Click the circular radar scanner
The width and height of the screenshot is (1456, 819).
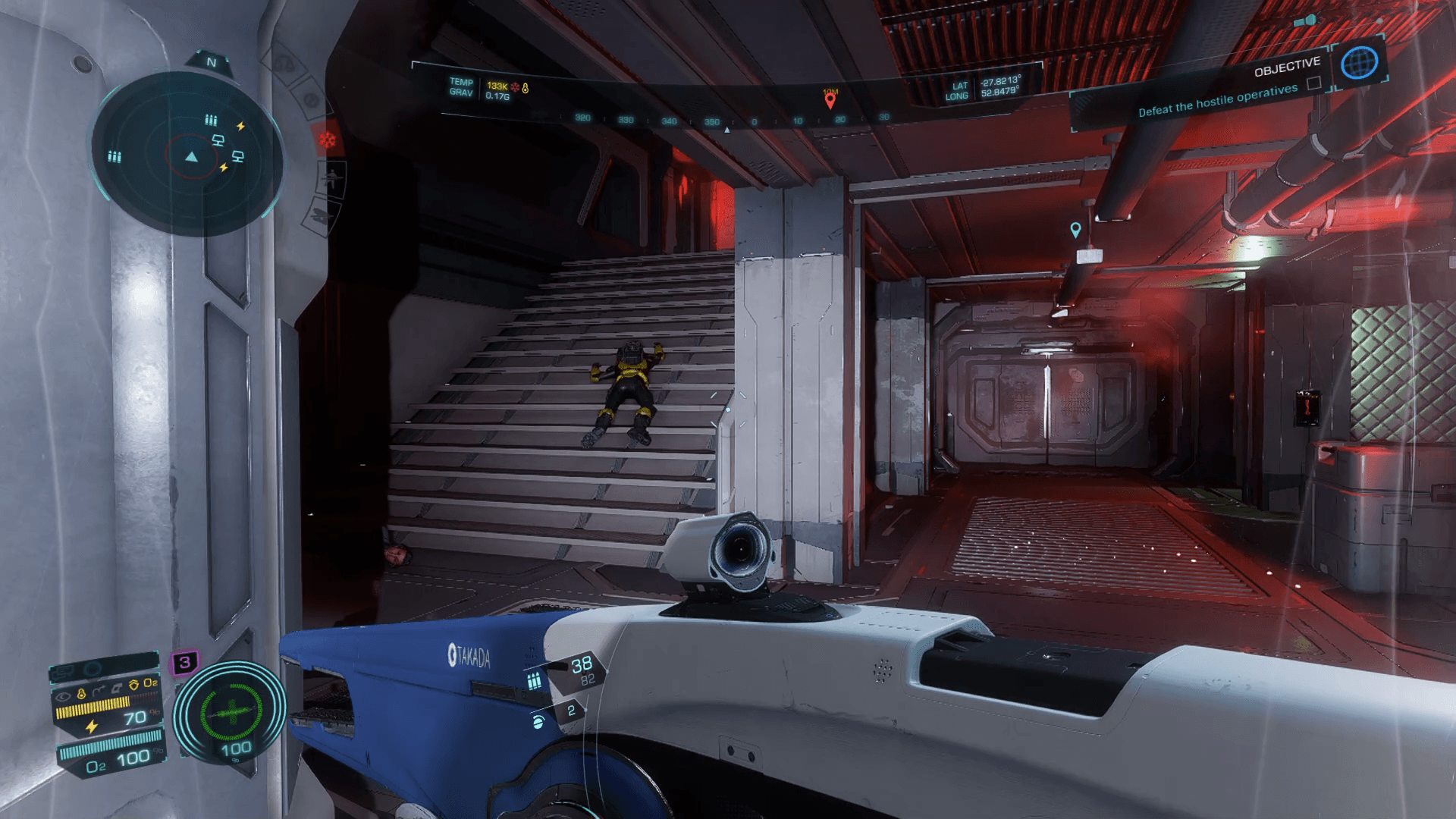190,155
